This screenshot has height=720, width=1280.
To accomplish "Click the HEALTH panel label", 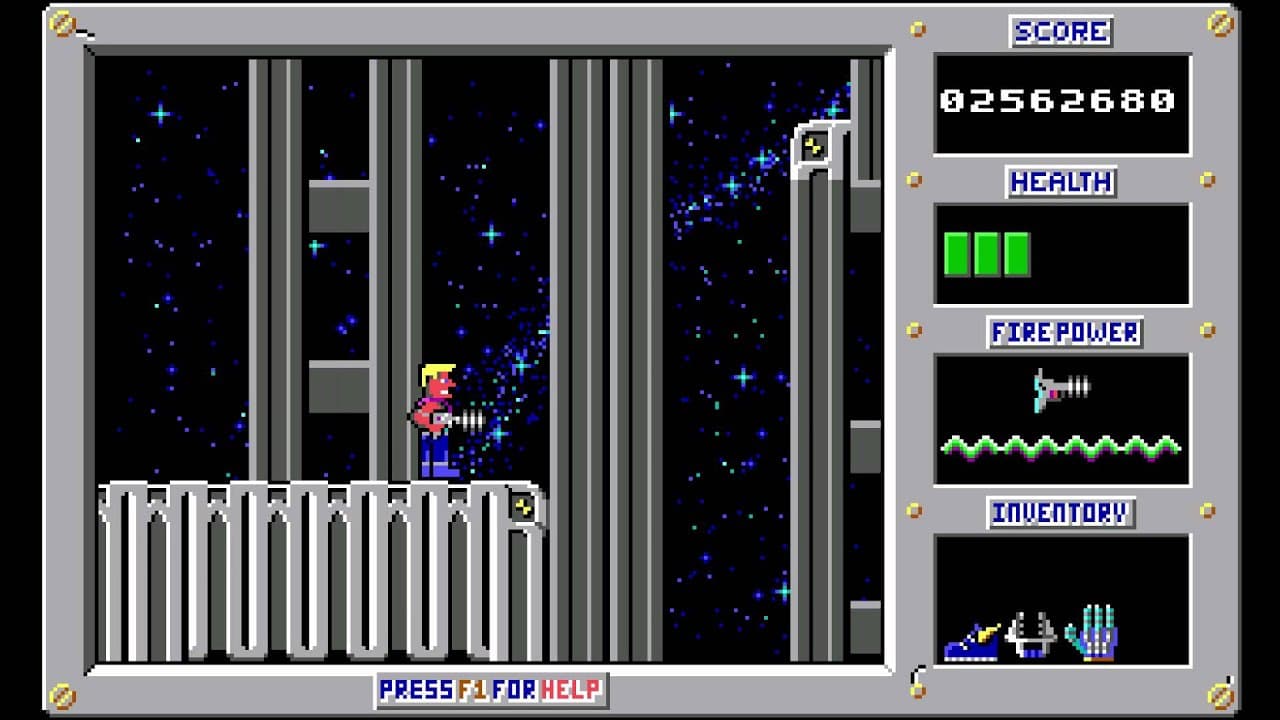I will [1061, 182].
